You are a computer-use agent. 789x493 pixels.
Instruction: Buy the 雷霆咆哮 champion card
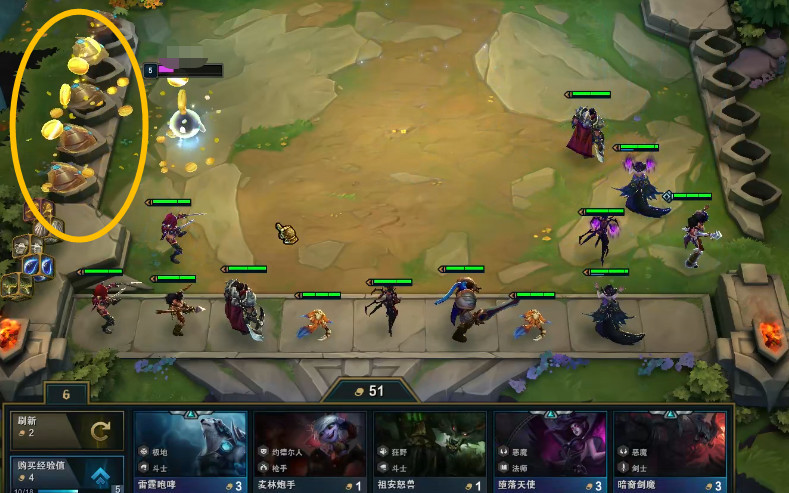click(190, 451)
